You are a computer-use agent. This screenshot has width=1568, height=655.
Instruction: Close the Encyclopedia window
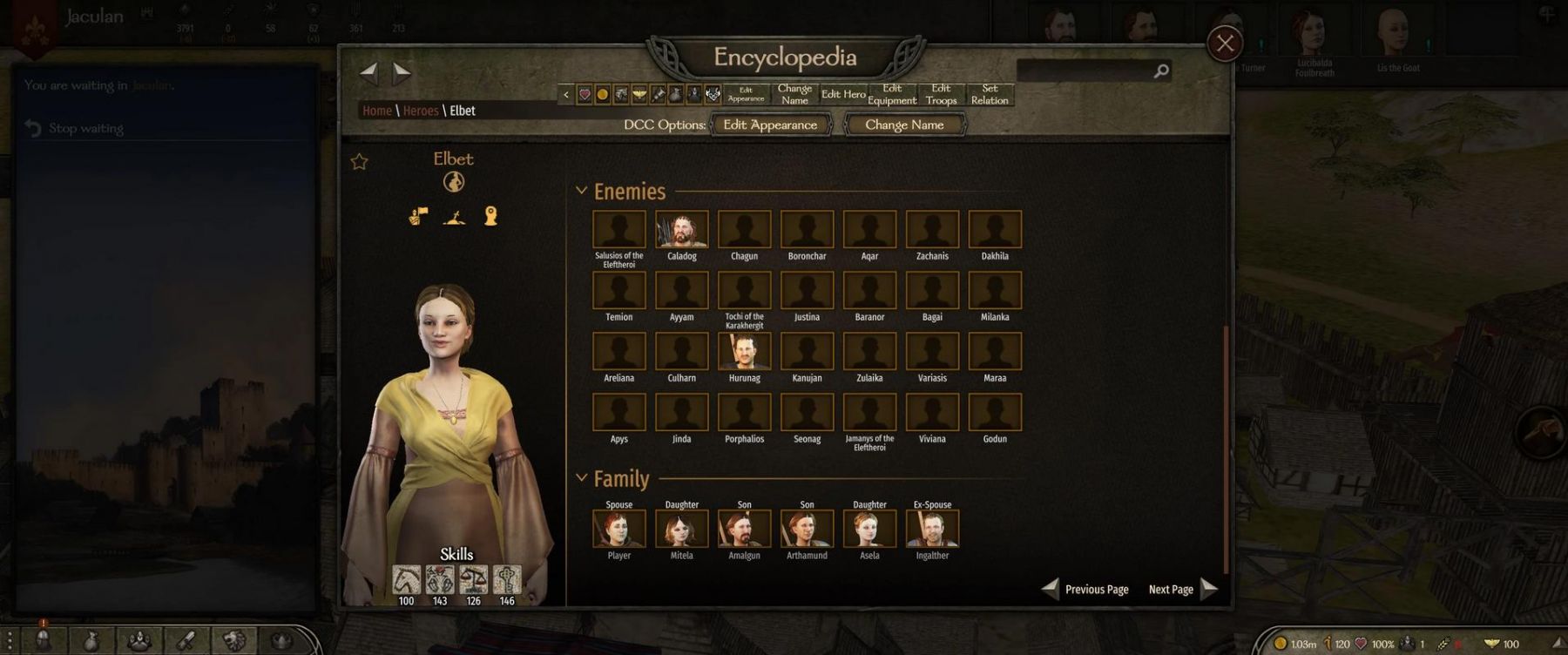coord(1224,44)
